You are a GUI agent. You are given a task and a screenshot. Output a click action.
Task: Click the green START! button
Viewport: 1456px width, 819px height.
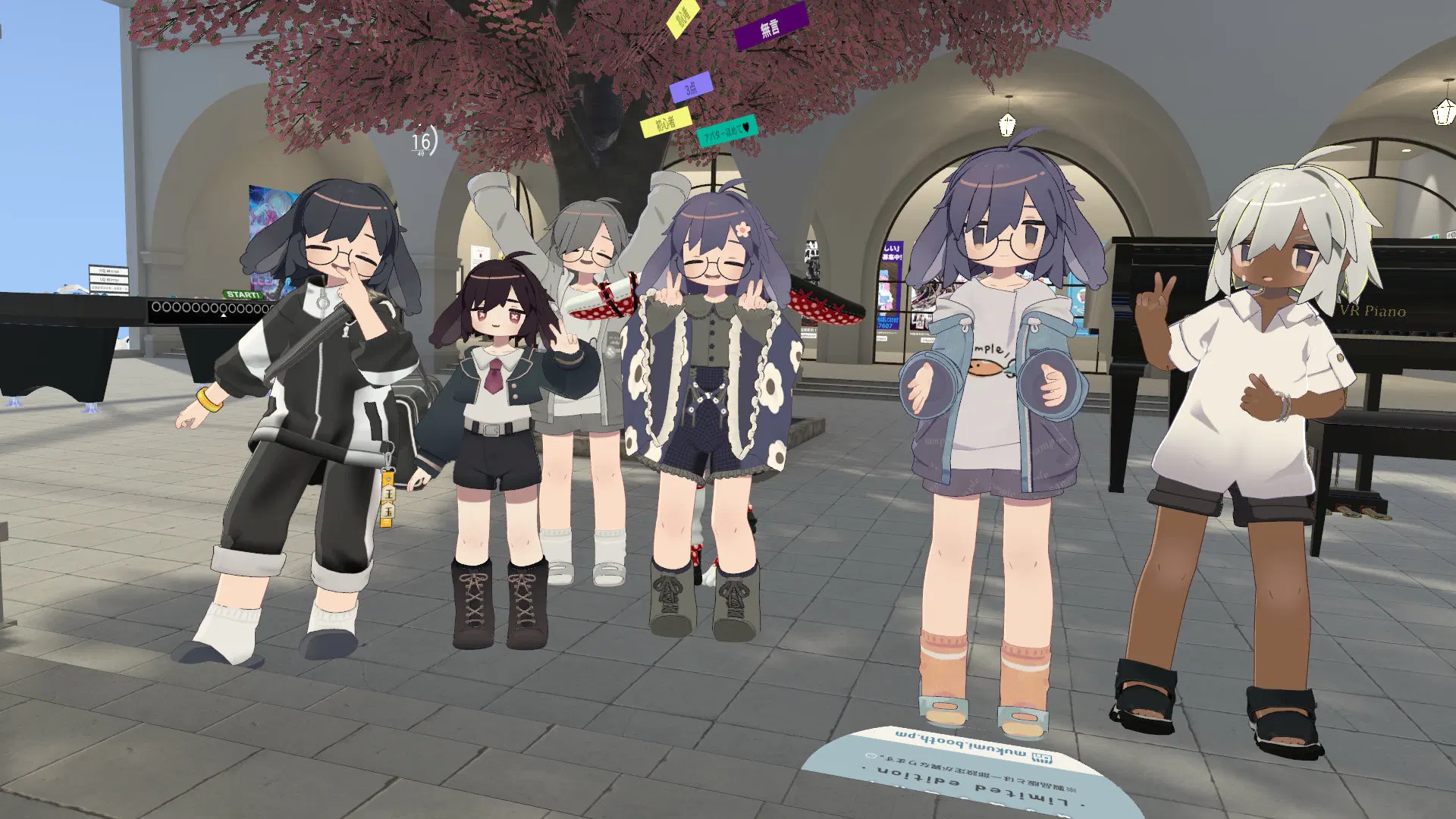tap(243, 294)
